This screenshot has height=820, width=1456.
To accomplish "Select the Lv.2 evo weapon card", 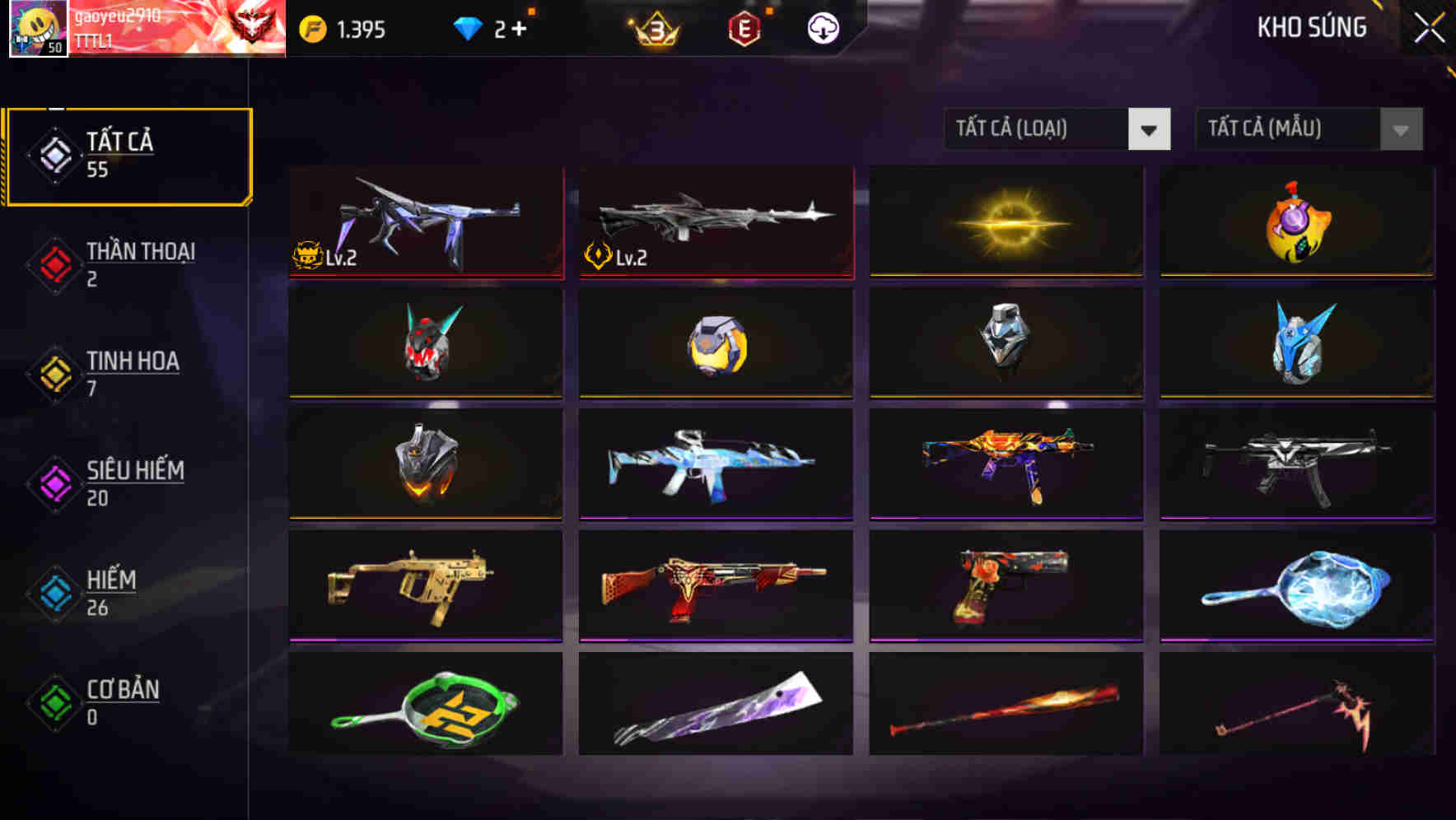I will (x=424, y=222).
